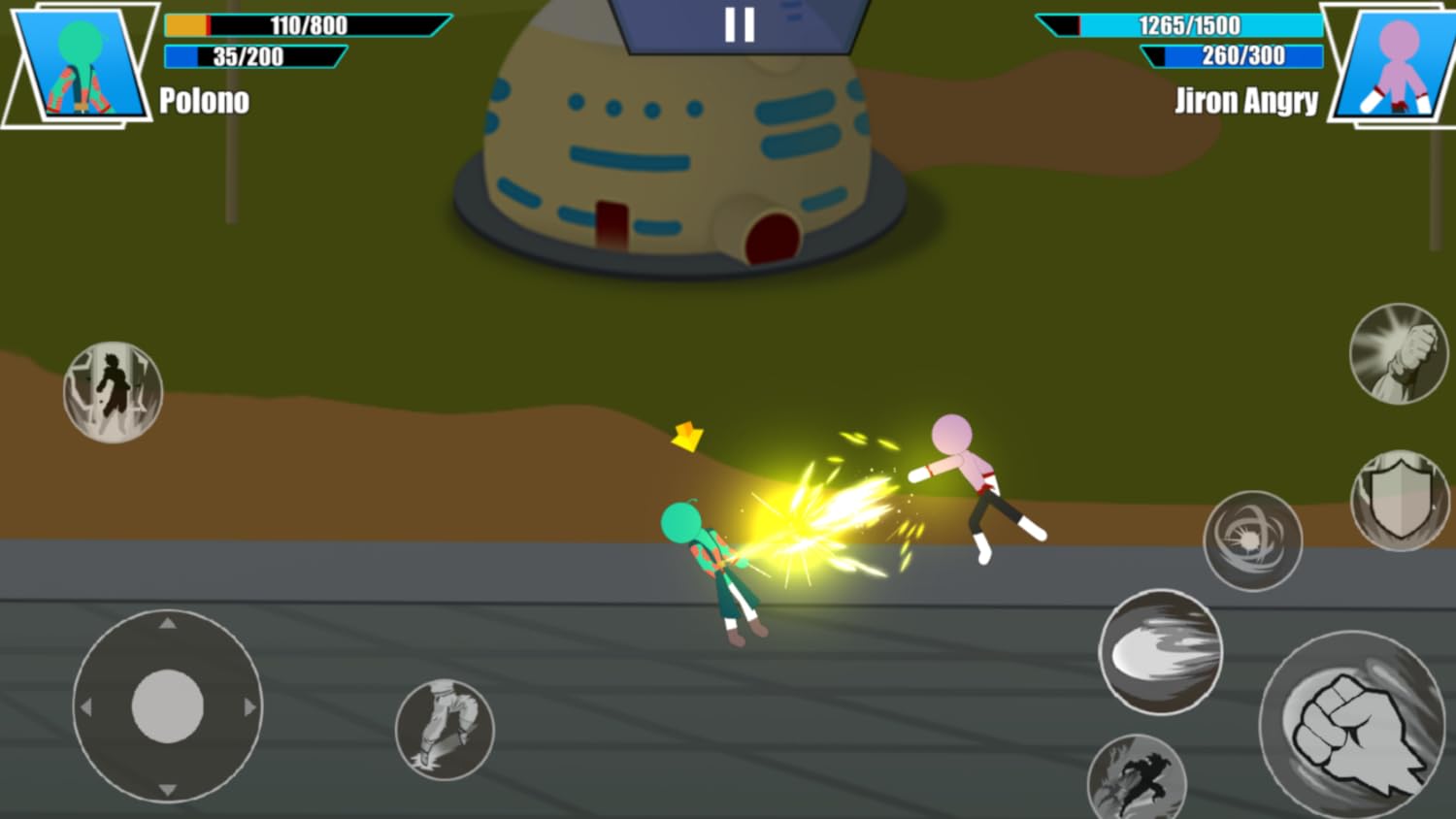Tap the Jiron Angry name label

(x=1246, y=101)
